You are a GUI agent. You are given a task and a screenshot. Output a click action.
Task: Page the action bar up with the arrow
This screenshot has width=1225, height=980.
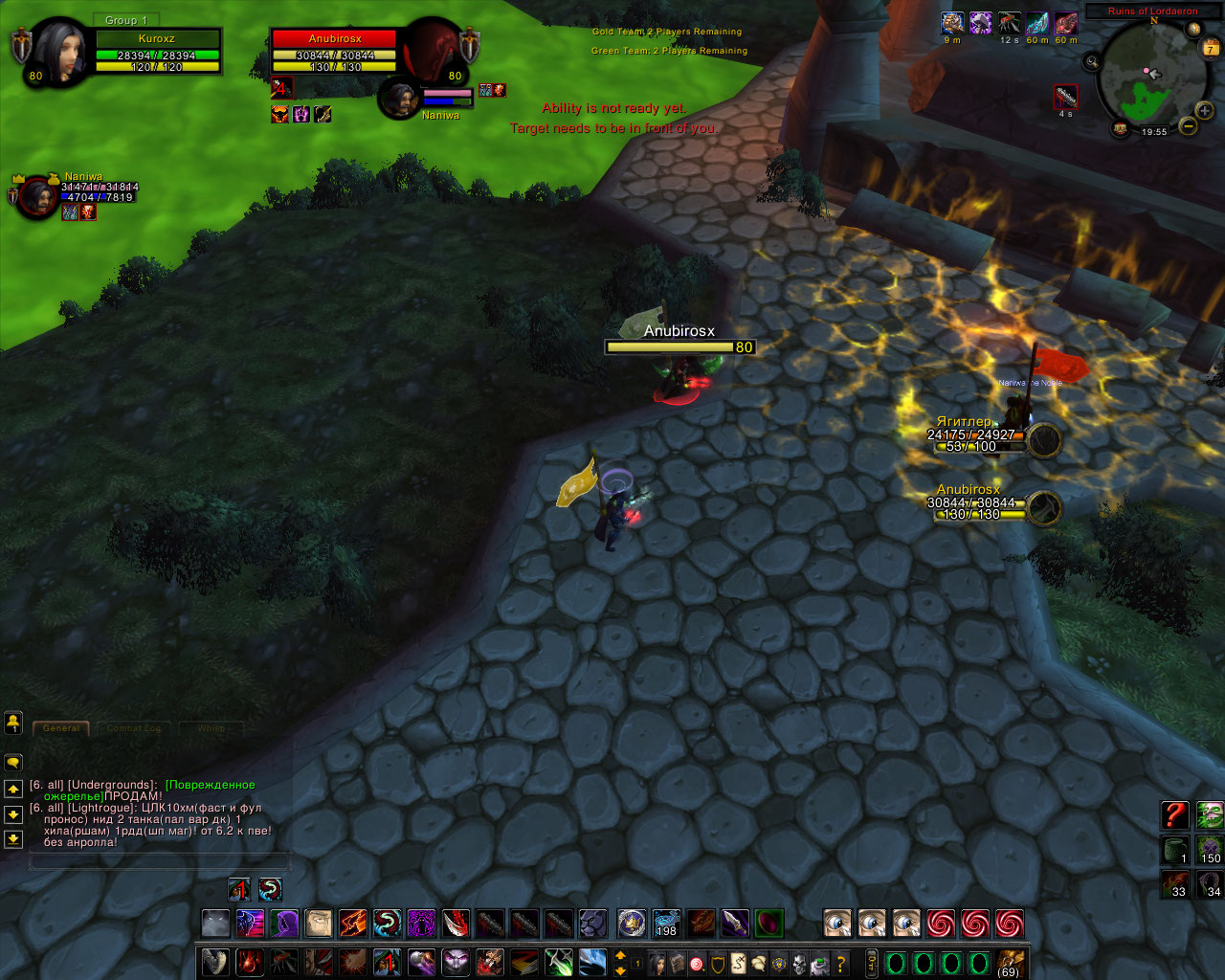tap(620, 955)
